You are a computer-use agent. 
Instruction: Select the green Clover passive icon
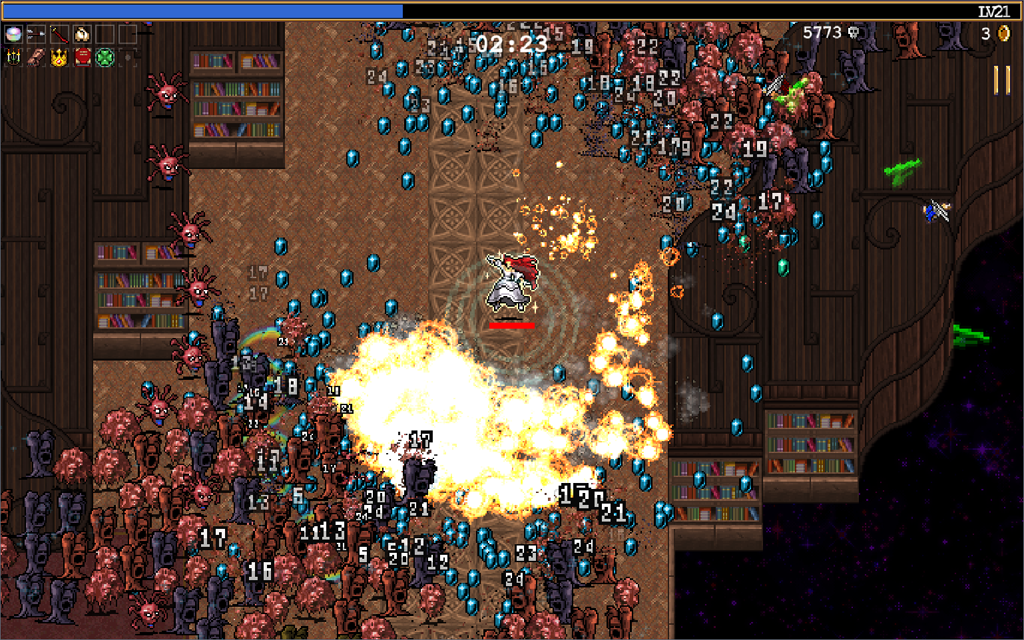pyautogui.click(x=104, y=57)
